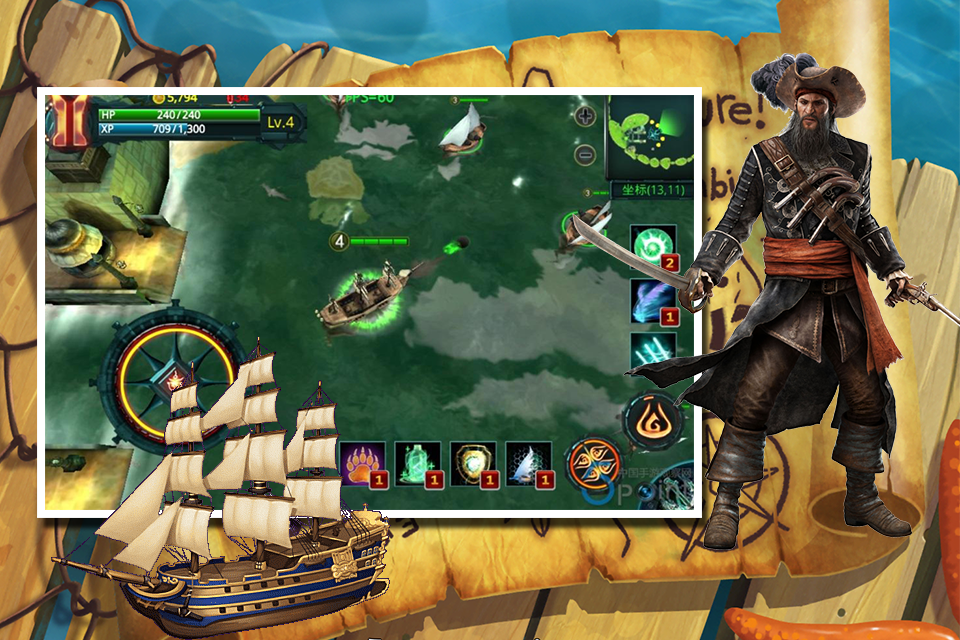Use the green potion bottle item
Image resolution: width=960 pixels, height=640 pixels.
pos(418,464)
